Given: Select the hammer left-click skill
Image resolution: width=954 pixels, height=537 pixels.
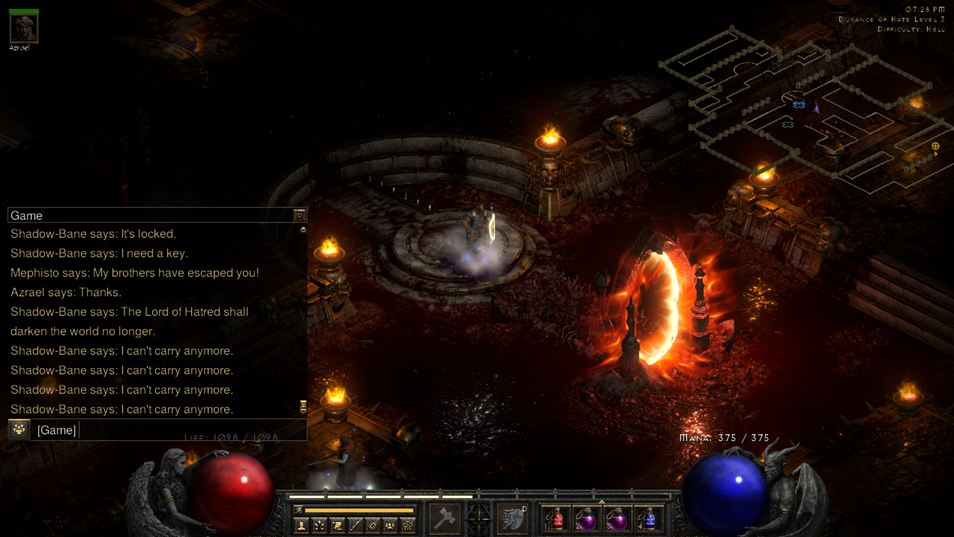Looking at the screenshot, I should (444, 518).
